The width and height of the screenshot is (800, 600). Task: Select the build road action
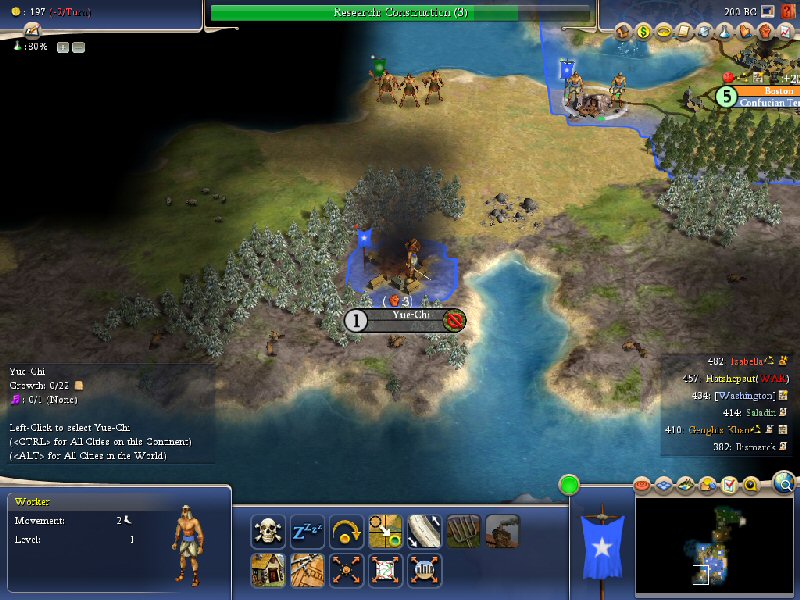(x=423, y=530)
